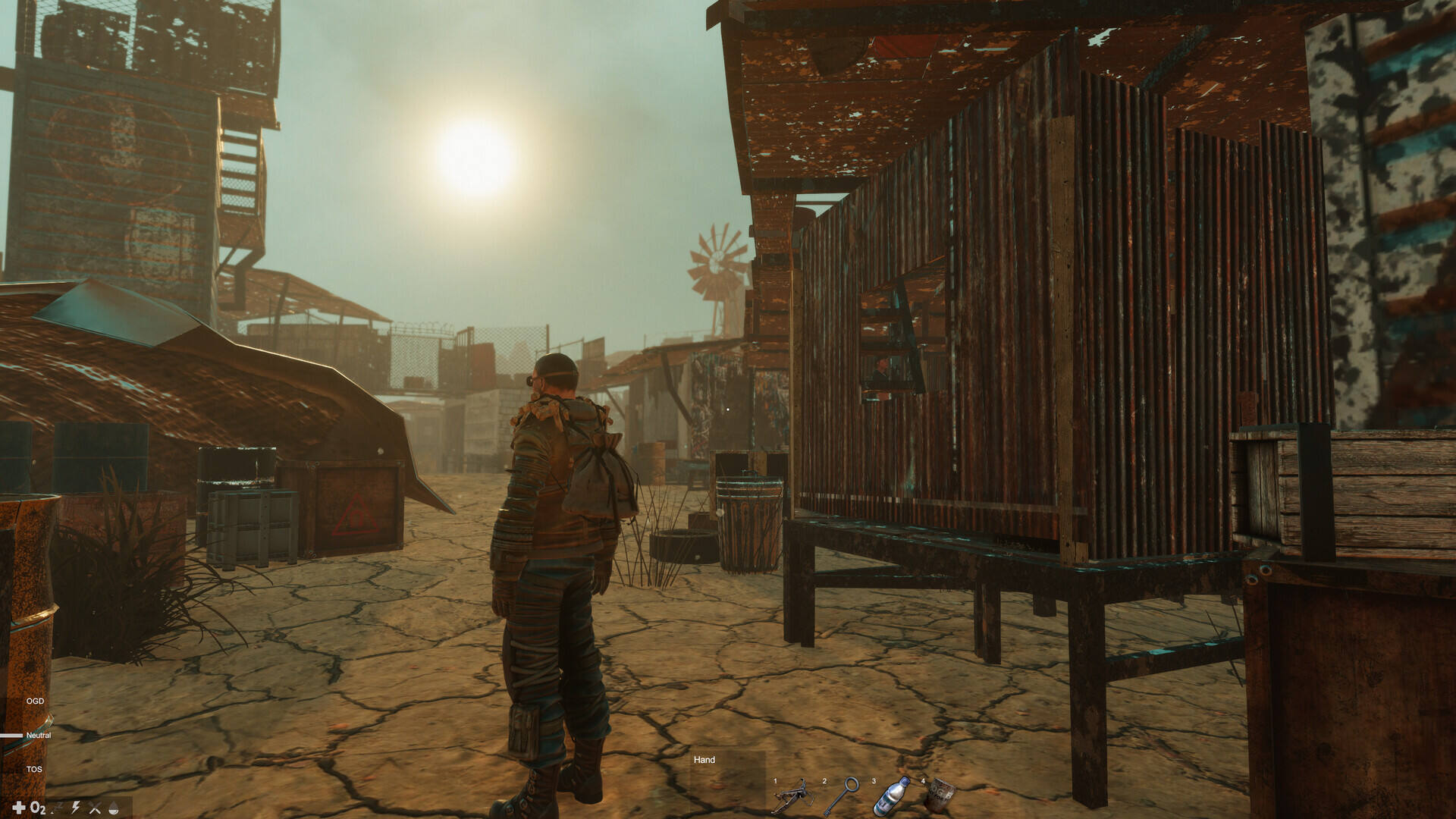The height and width of the screenshot is (819, 1456).
Task: Select the crossbow in hotbar slot 1
Action: click(793, 796)
